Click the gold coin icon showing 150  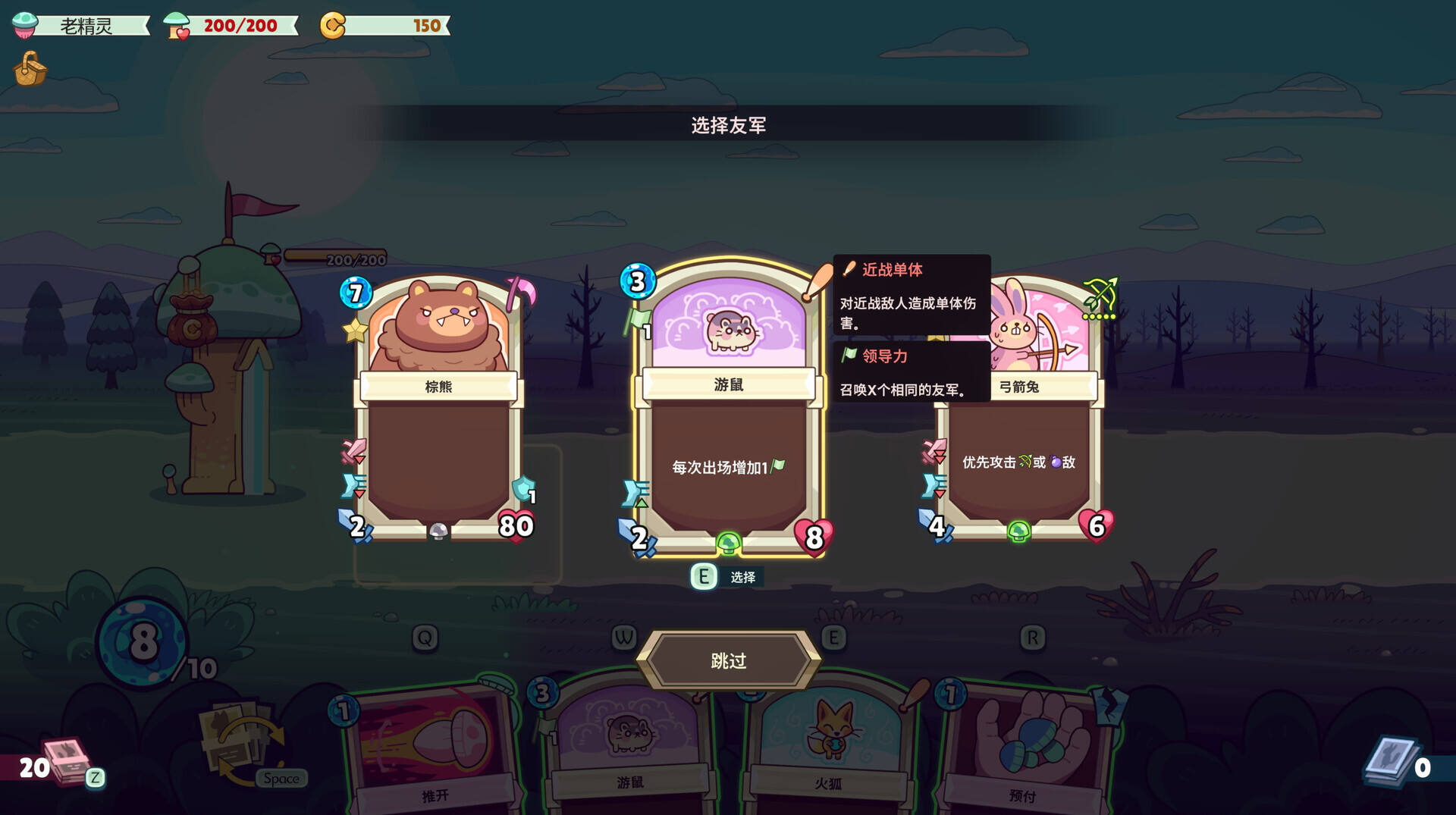click(x=331, y=24)
